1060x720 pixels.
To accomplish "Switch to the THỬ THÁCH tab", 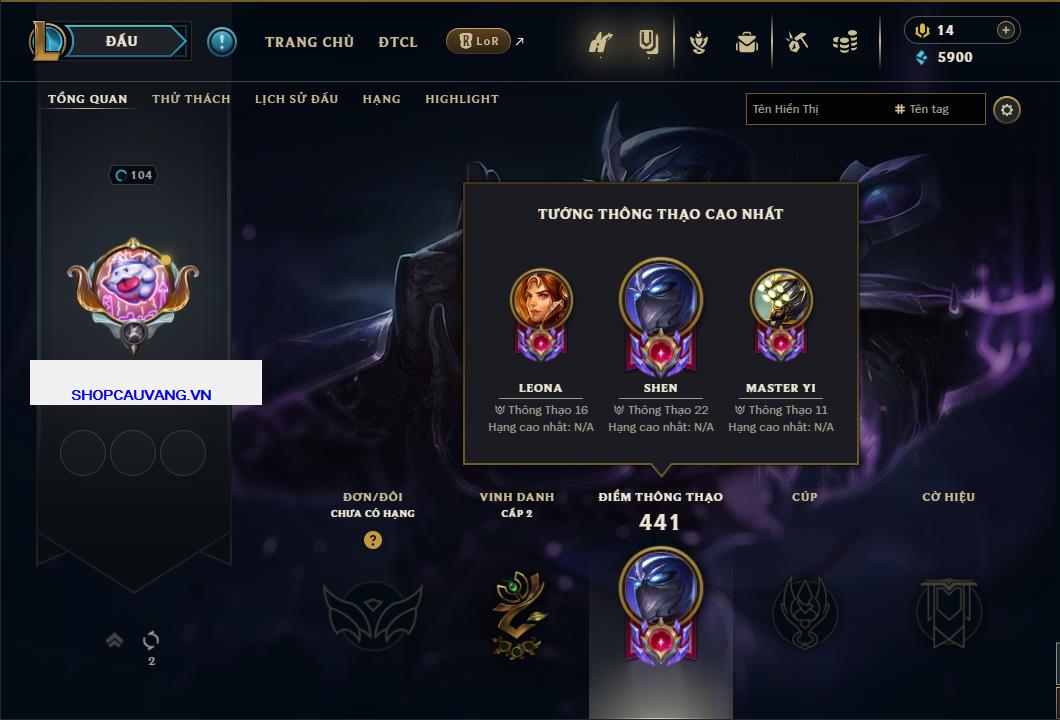I will coord(191,99).
